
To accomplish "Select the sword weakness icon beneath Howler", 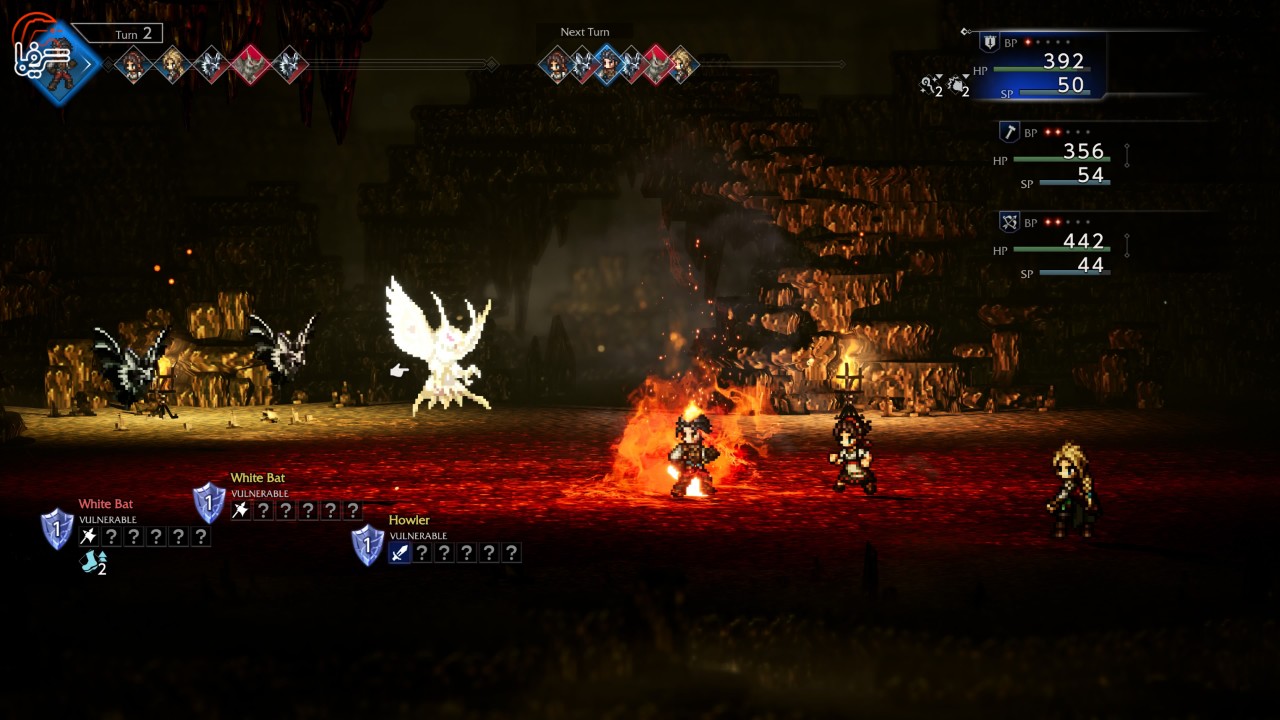I will pos(398,552).
